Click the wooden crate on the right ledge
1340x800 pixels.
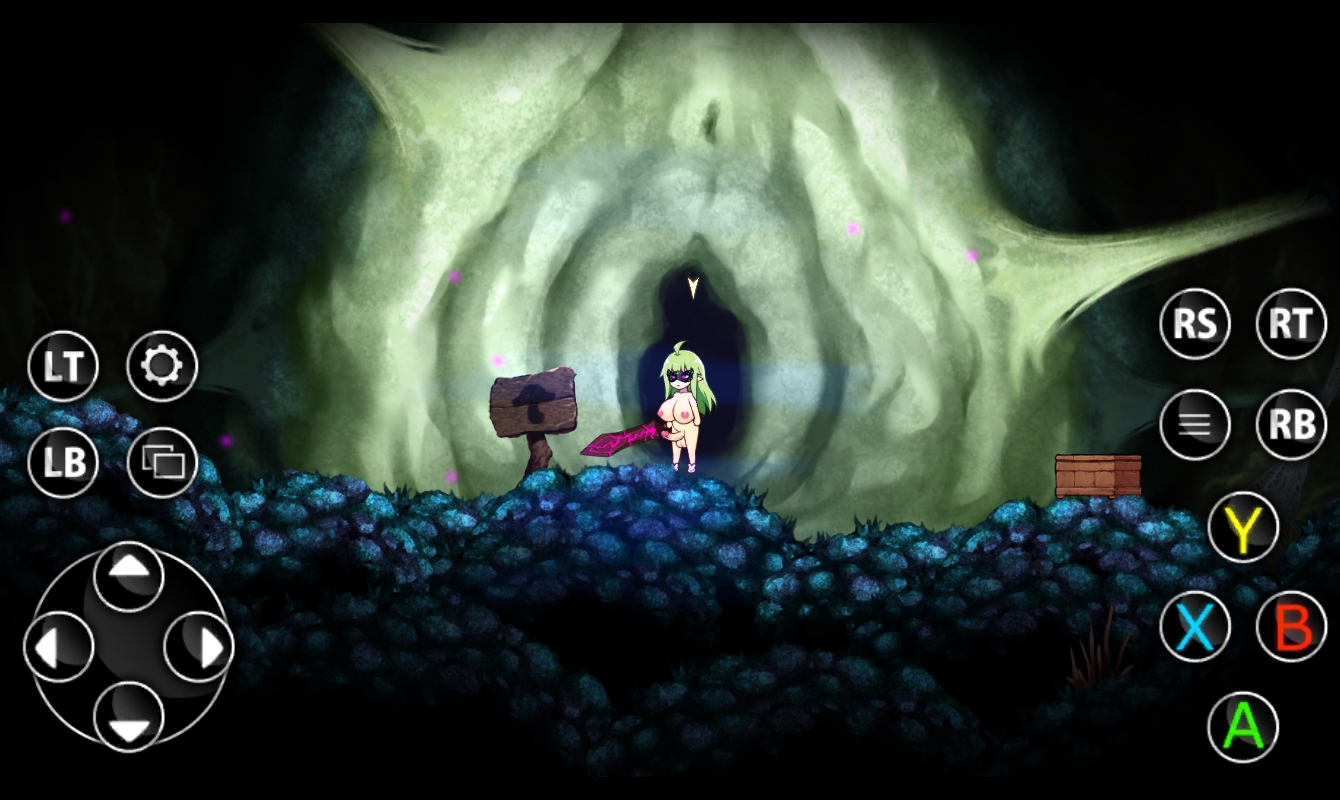coord(1097,476)
